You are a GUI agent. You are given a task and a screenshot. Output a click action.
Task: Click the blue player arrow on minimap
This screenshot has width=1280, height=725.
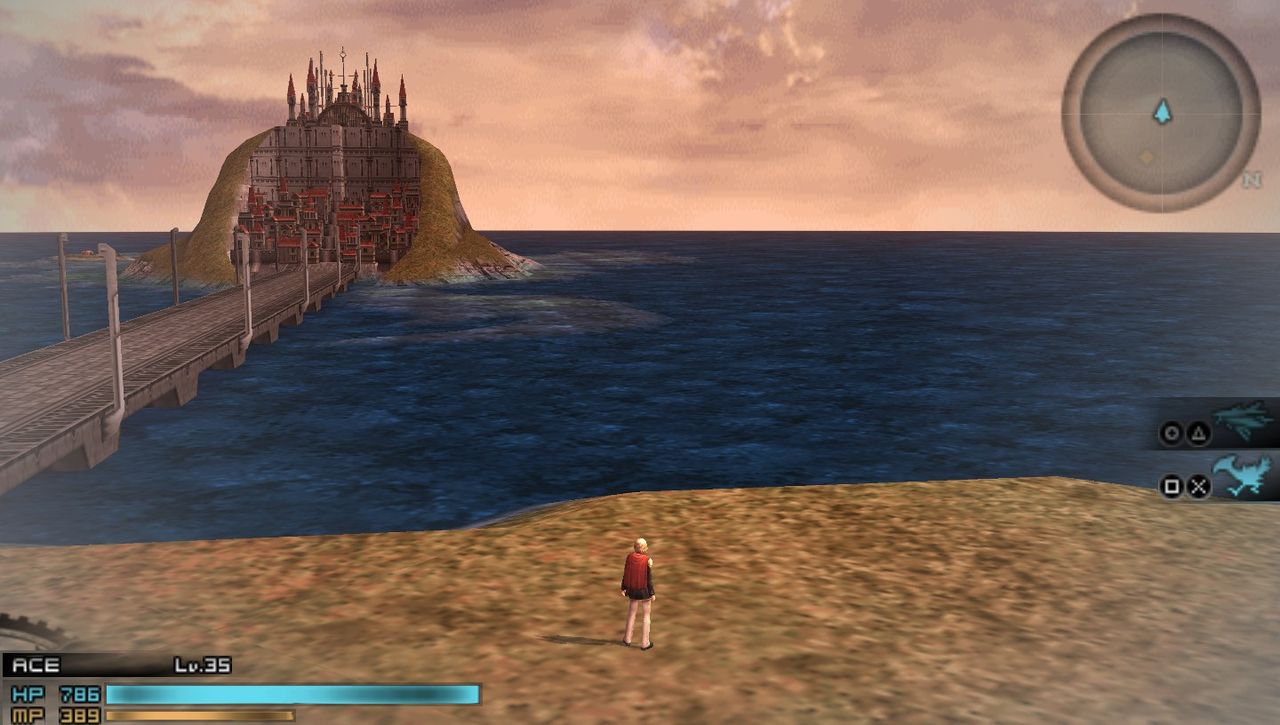(1161, 112)
